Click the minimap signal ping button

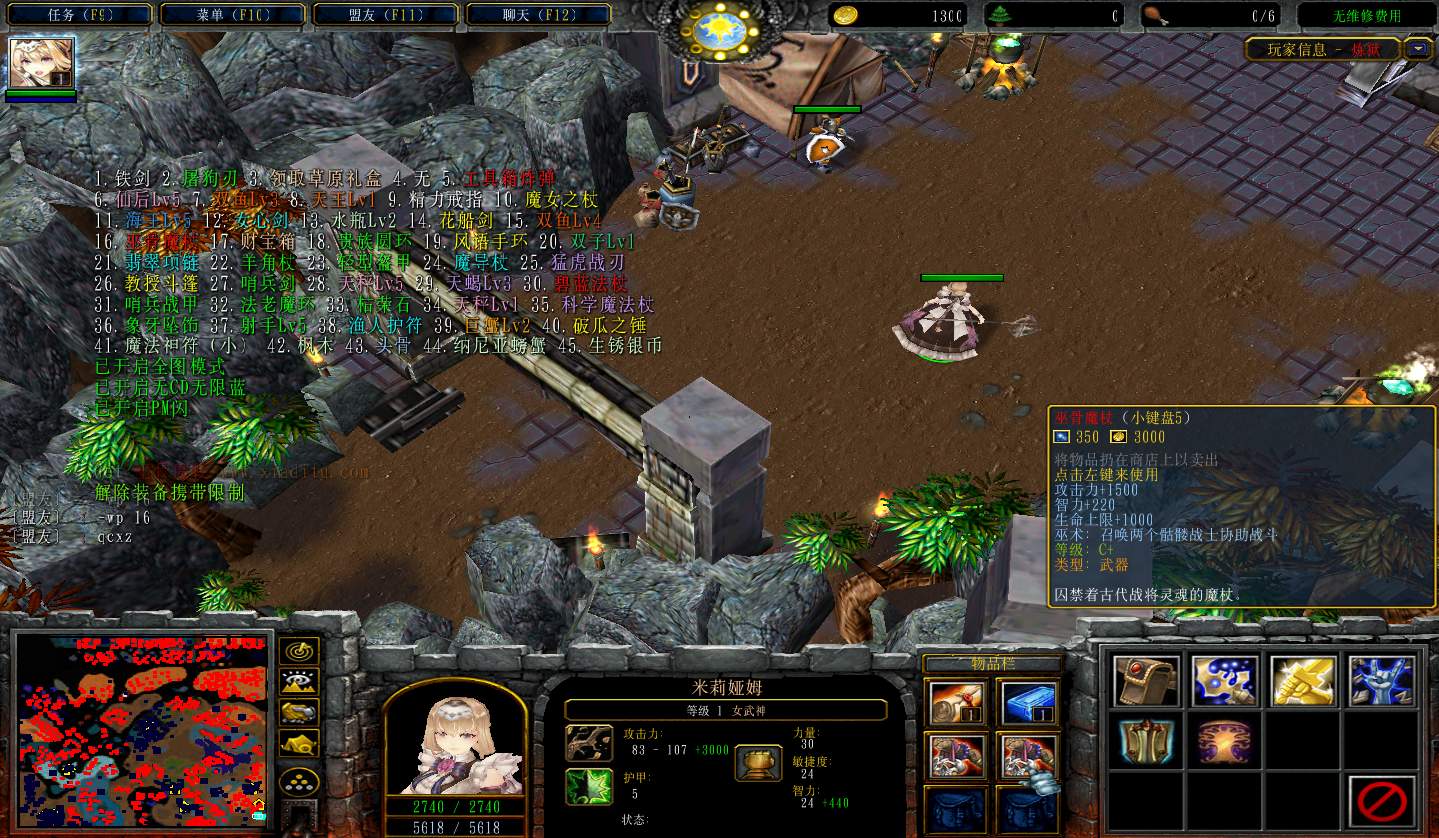click(x=299, y=651)
